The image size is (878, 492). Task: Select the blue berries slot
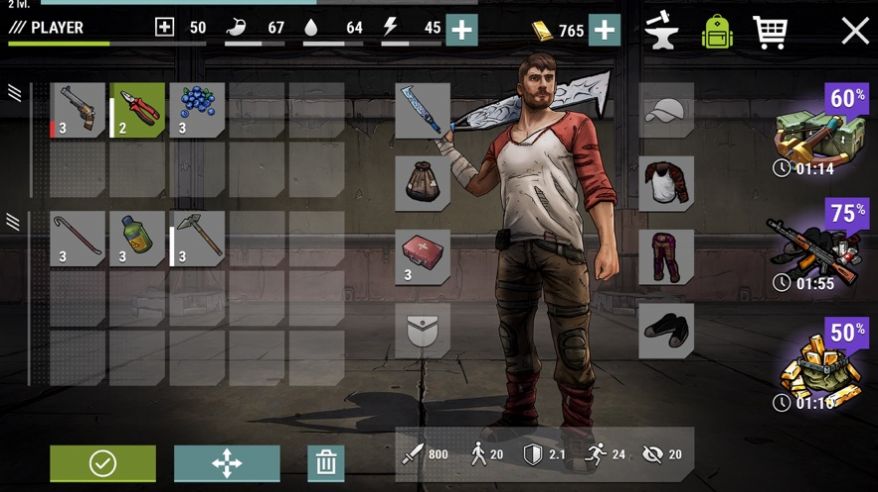click(197, 110)
